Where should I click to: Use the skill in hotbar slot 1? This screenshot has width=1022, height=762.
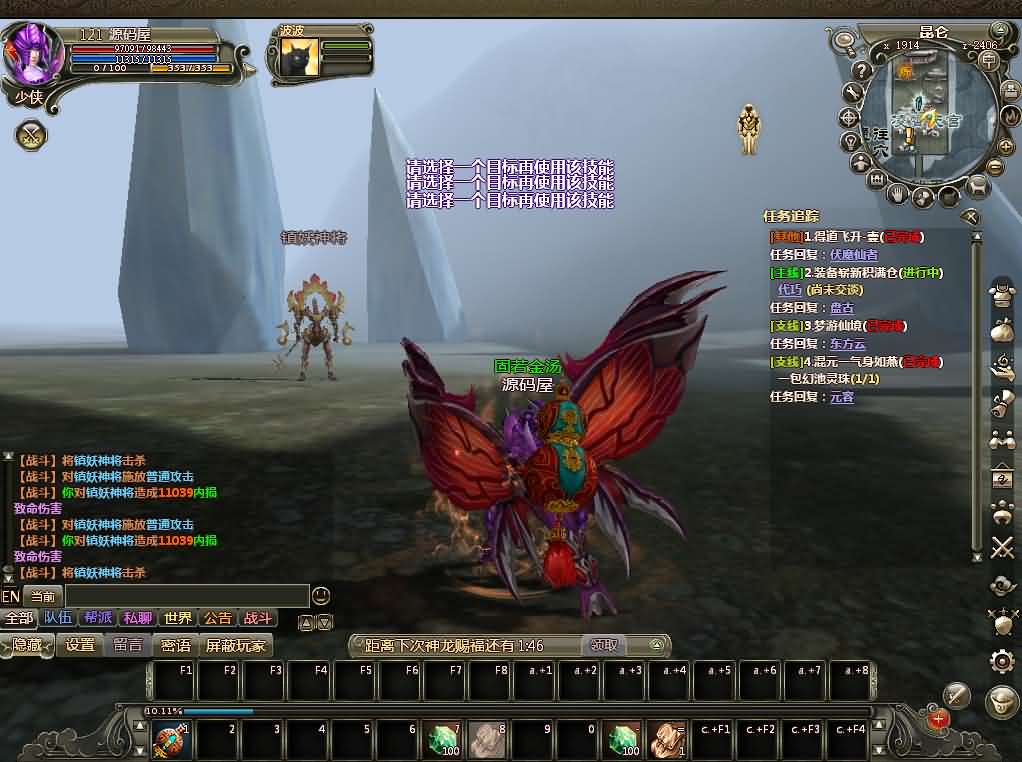[171, 740]
